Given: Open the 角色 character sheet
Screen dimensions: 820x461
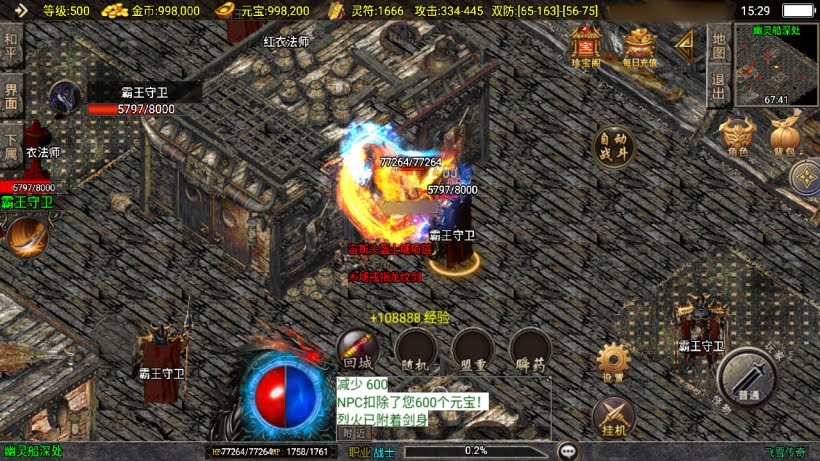Looking at the screenshot, I should click(738, 136).
